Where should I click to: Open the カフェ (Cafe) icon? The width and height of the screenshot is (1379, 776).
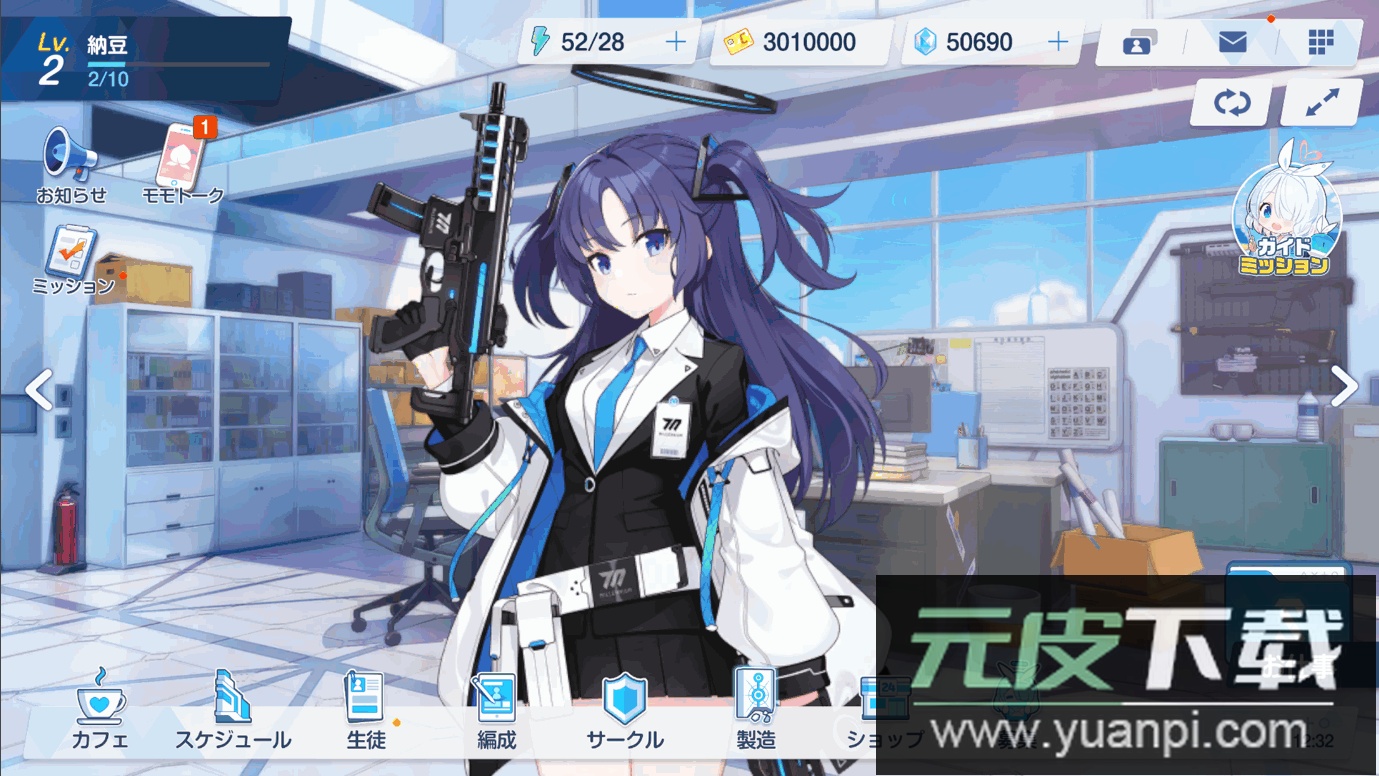click(x=99, y=710)
